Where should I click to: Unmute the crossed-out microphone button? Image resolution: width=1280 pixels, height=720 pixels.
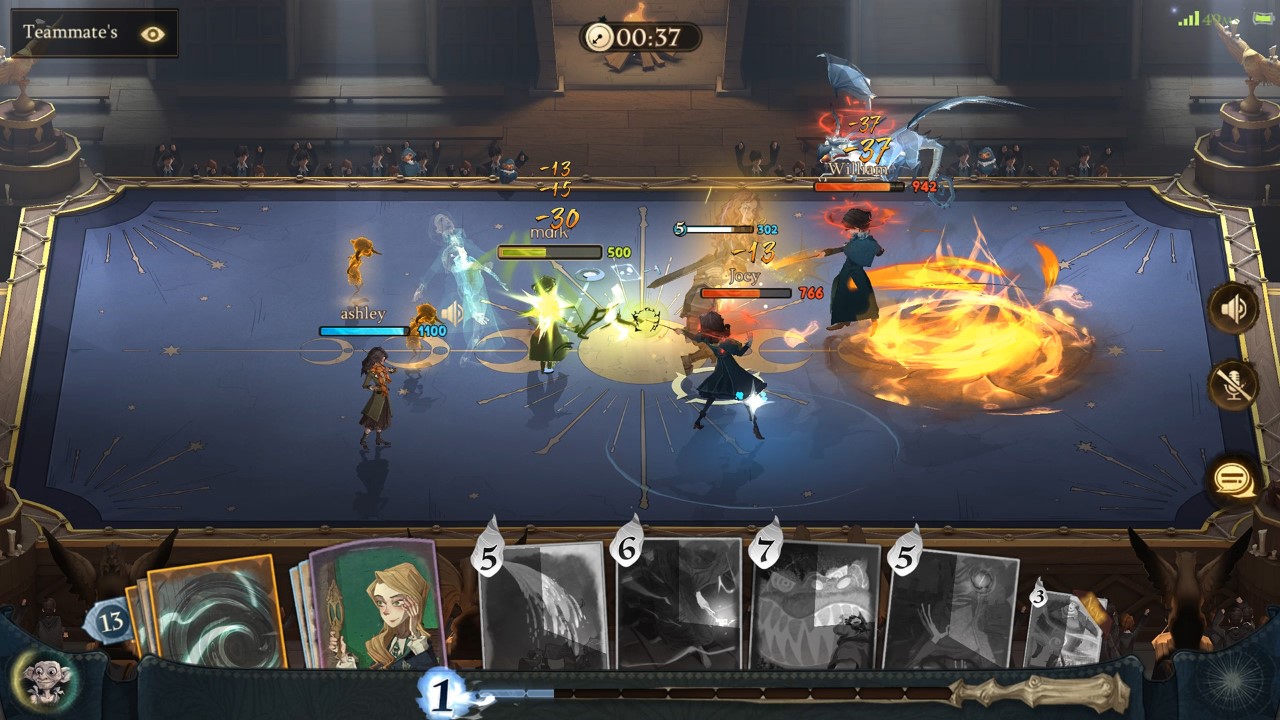click(1234, 385)
